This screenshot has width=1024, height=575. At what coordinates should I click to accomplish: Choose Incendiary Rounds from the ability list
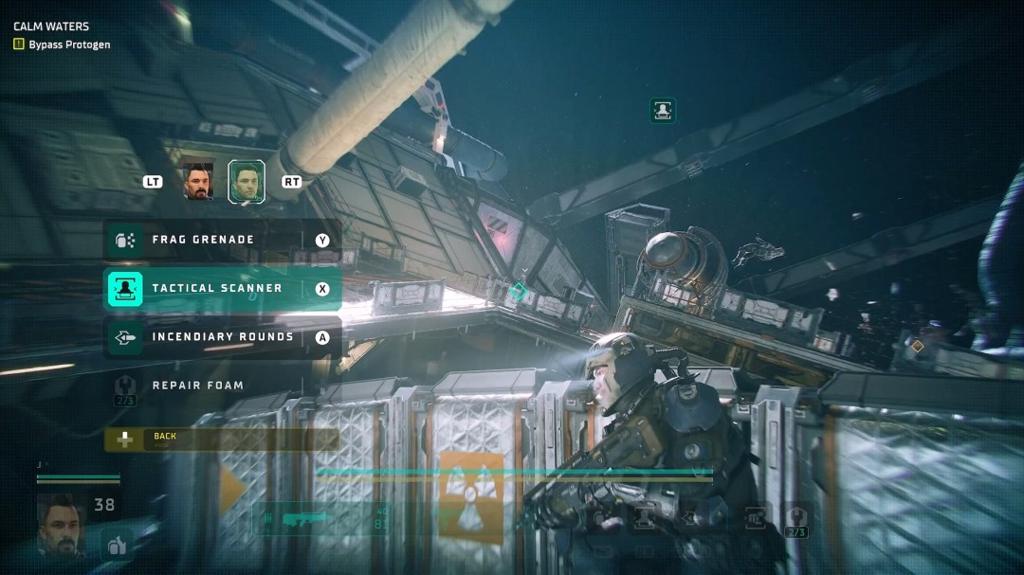point(222,337)
